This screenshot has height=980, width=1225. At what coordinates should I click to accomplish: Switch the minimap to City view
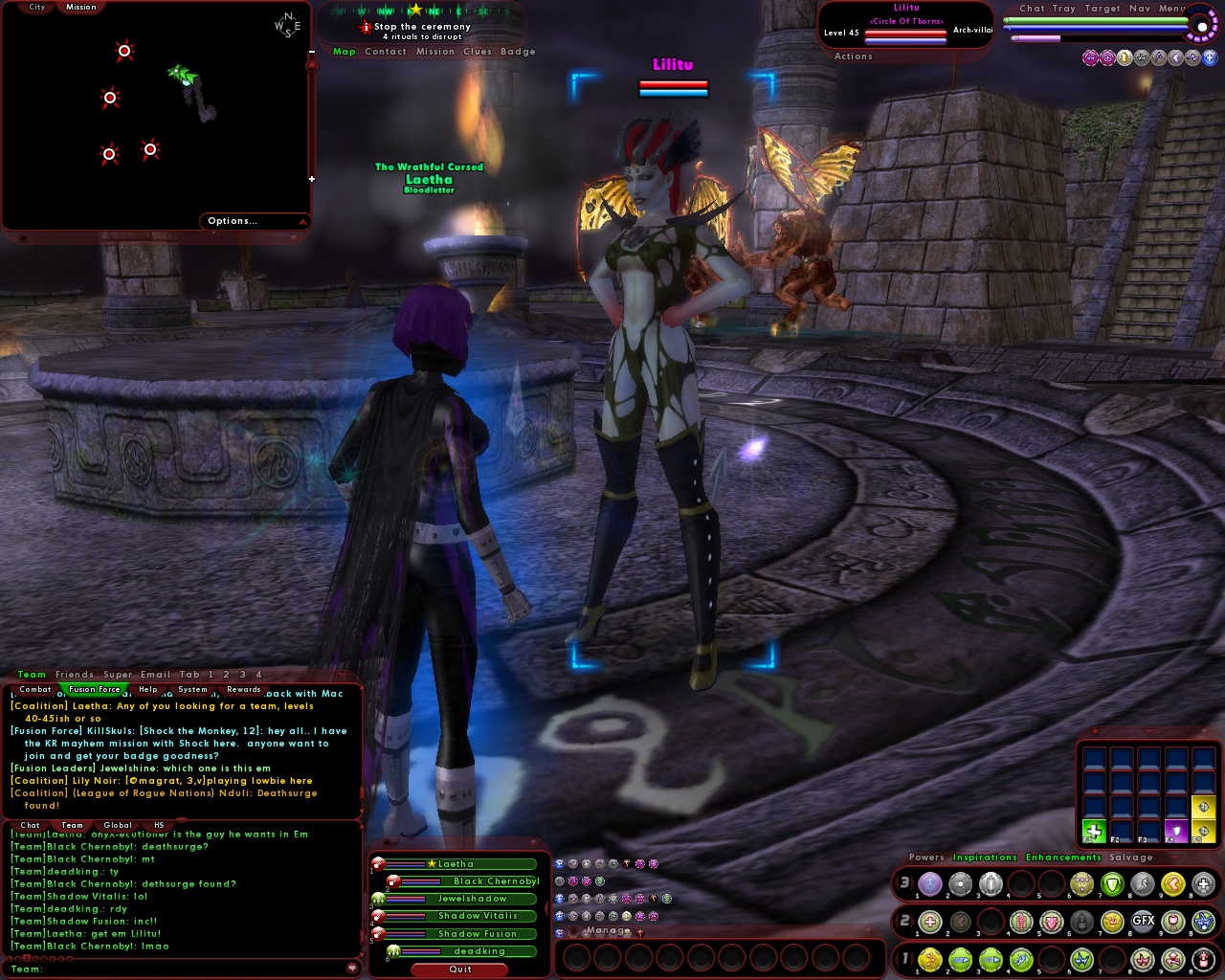pyautogui.click(x=37, y=6)
